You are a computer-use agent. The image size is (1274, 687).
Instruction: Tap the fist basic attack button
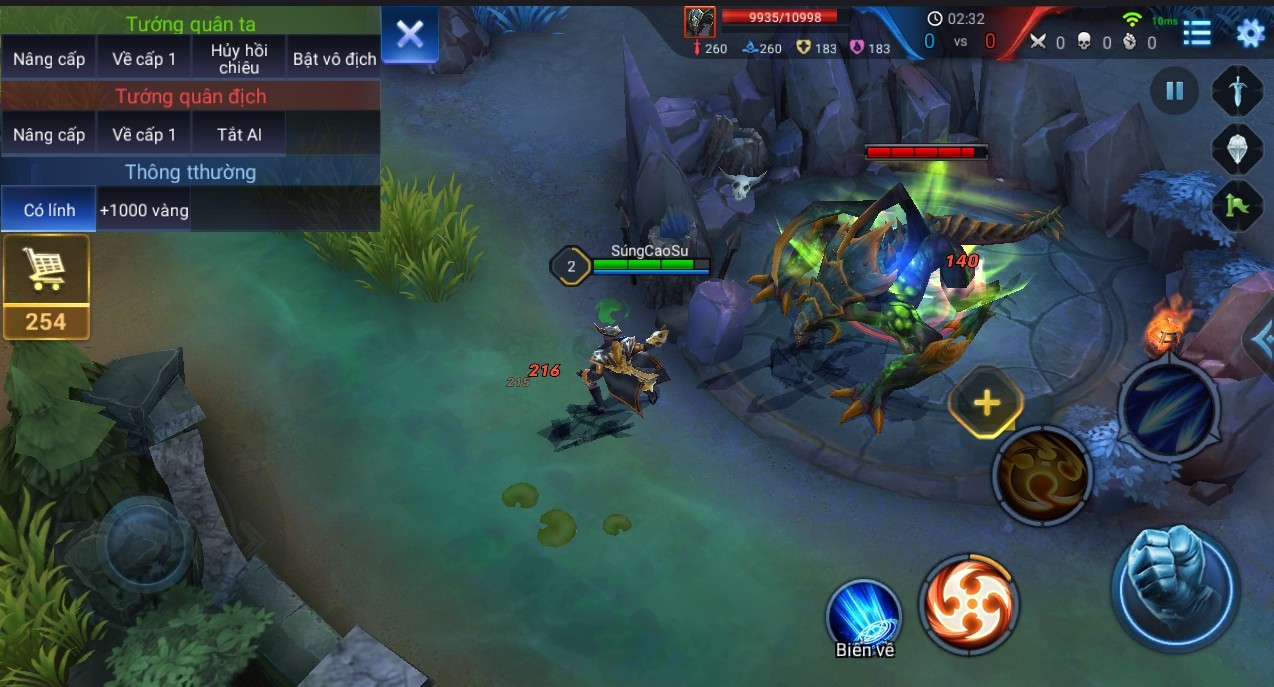(x=1175, y=588)
